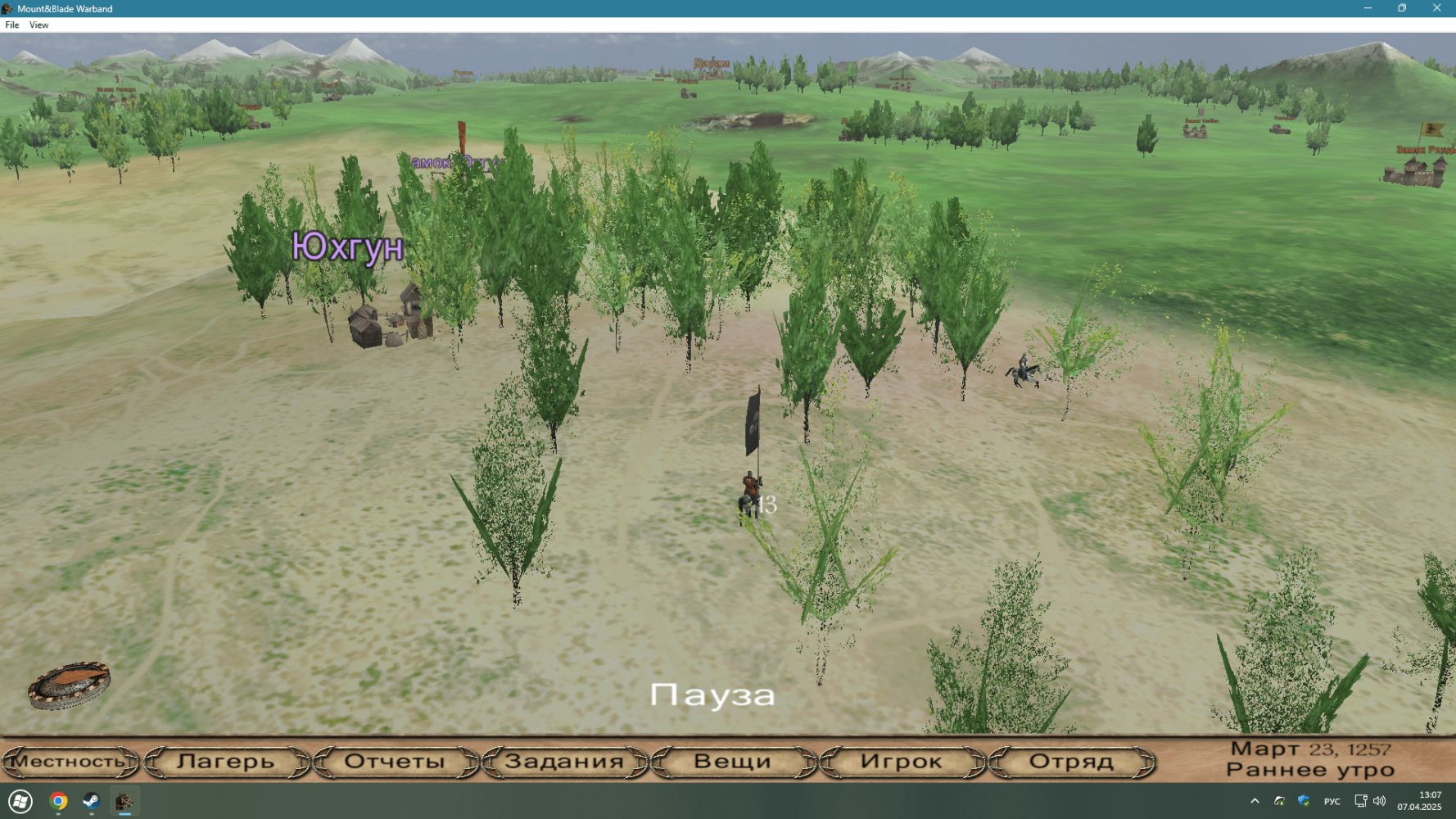Open the Отряд party screen
Image resolution: width=1456 pixels, height=819 pixels.
[x=1071, y=762]
